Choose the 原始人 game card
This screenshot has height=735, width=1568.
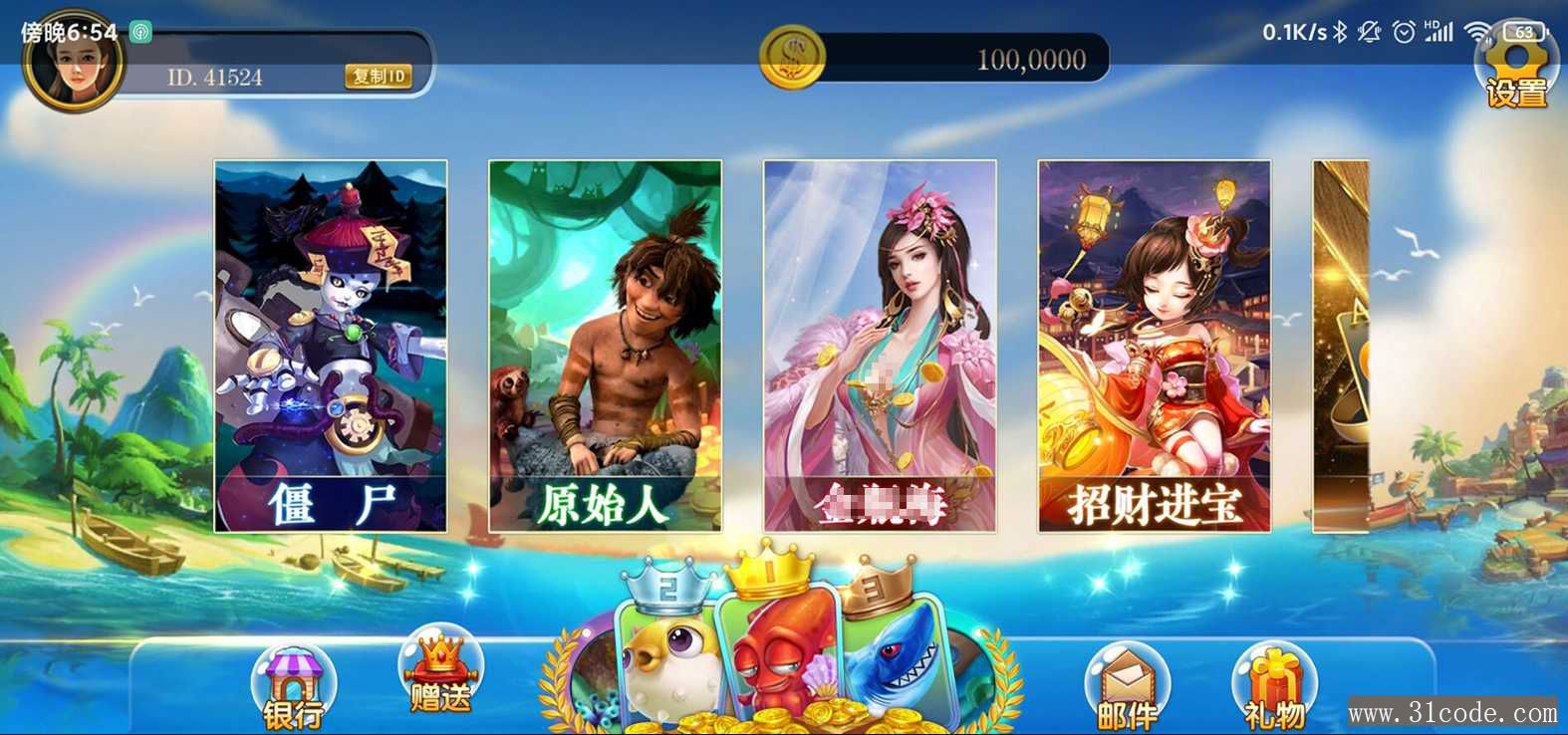pos(606,346)
